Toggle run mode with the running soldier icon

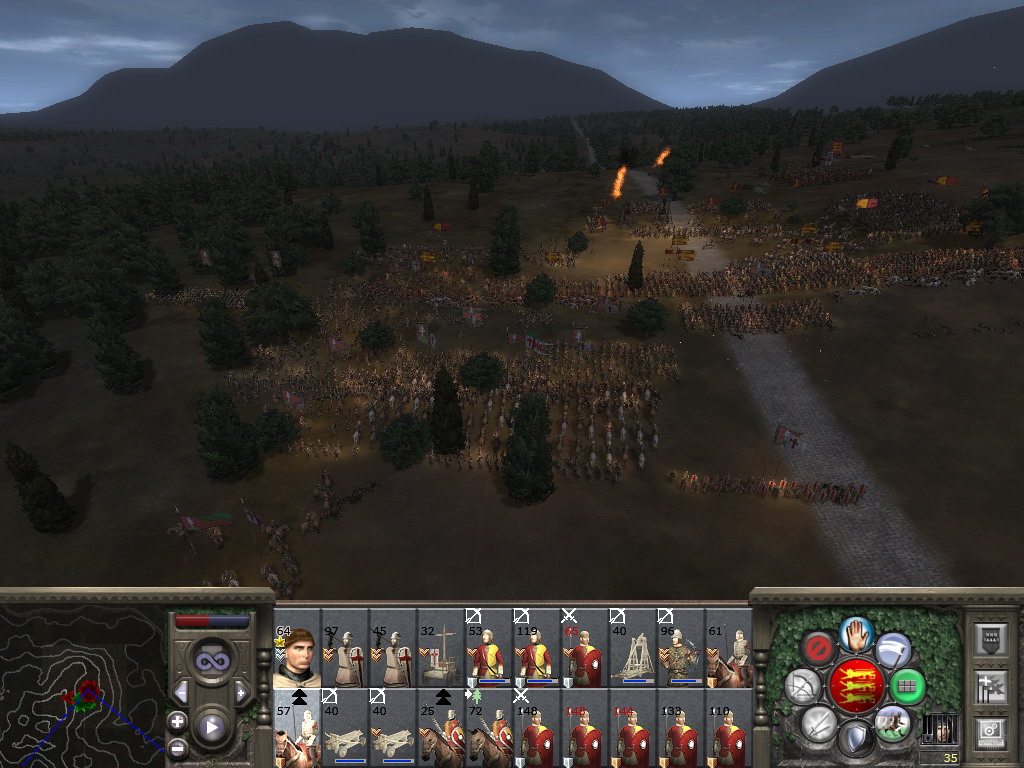pyautogui.click(x=891, y=722)
